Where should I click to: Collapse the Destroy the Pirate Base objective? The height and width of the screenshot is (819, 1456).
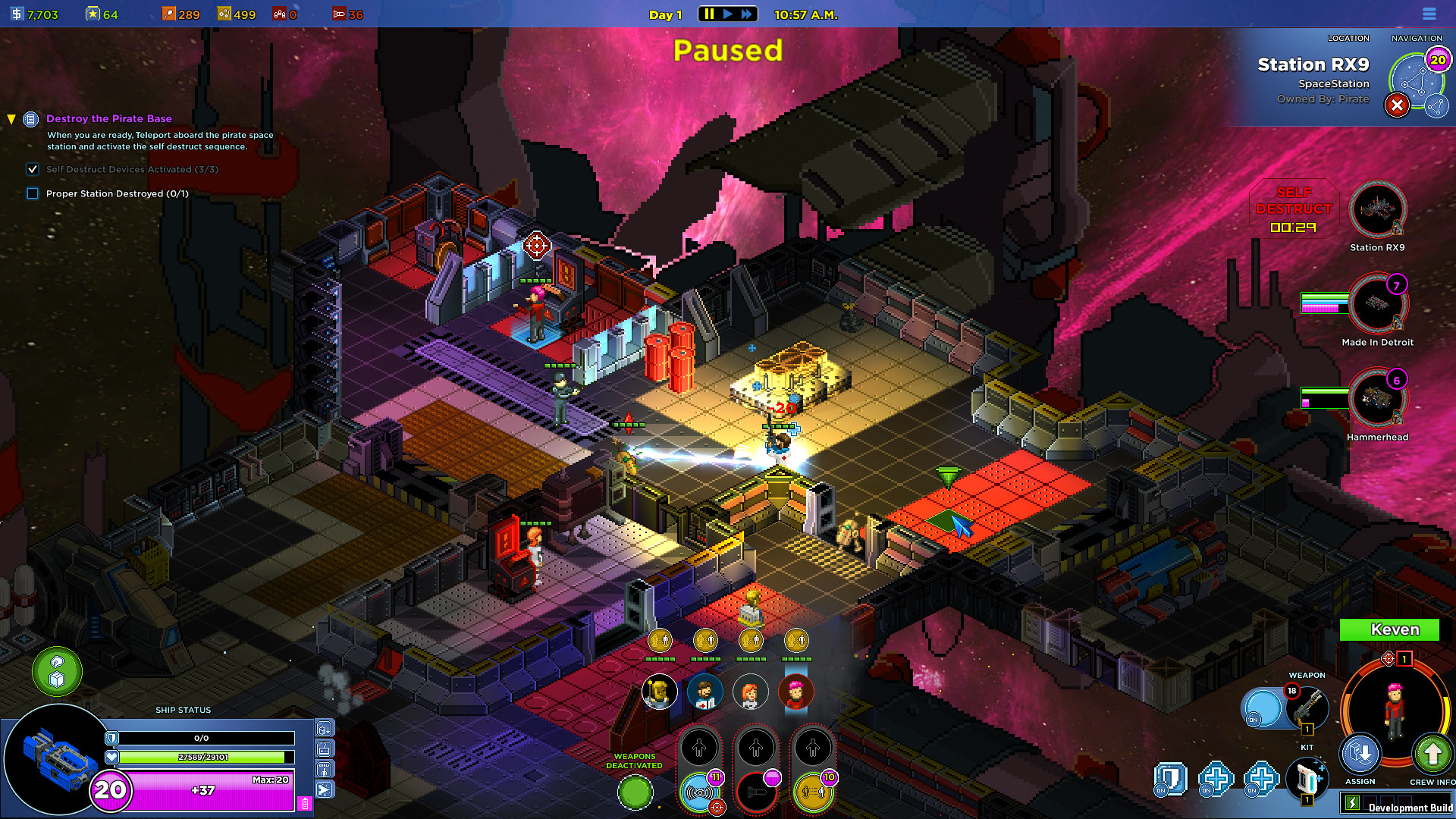[11, 119]
